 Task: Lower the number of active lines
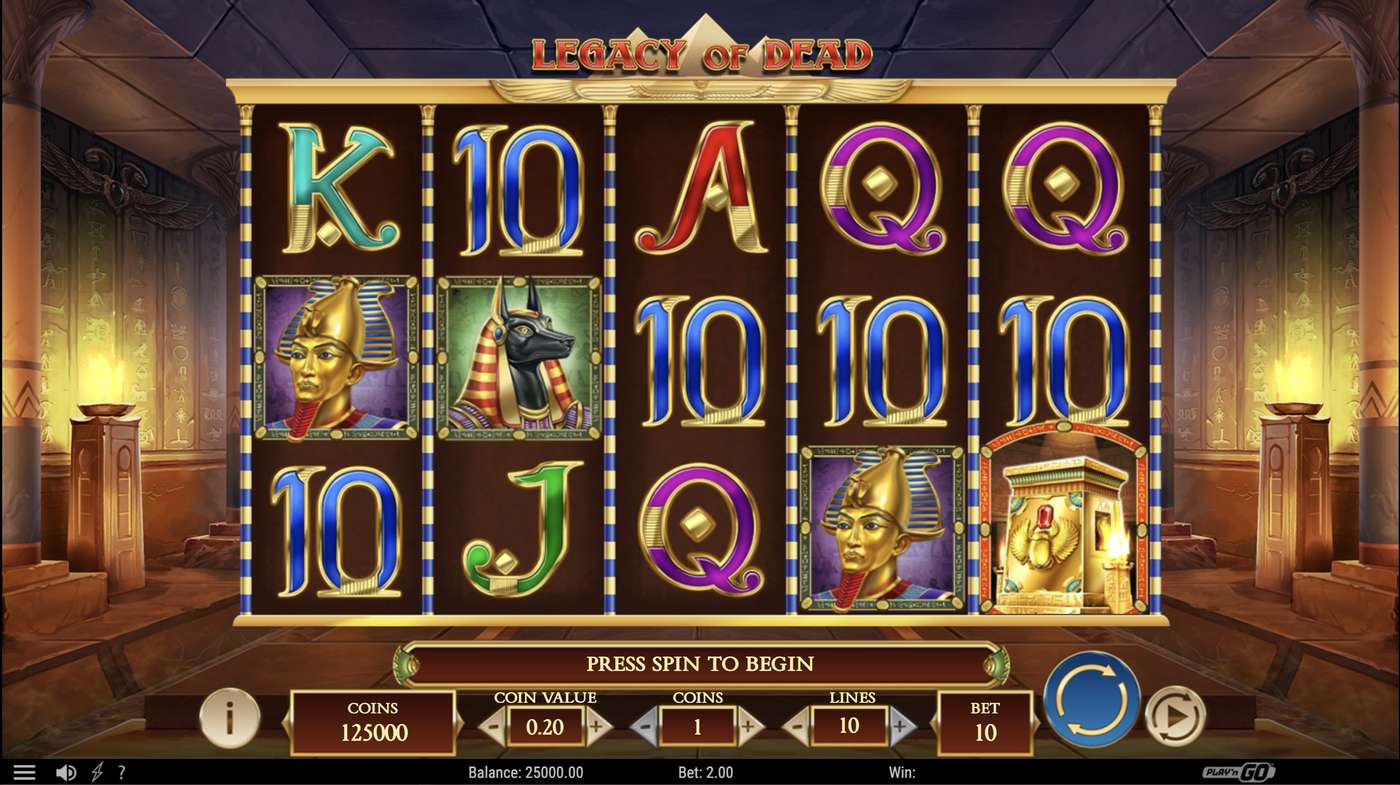click(798, 727)
